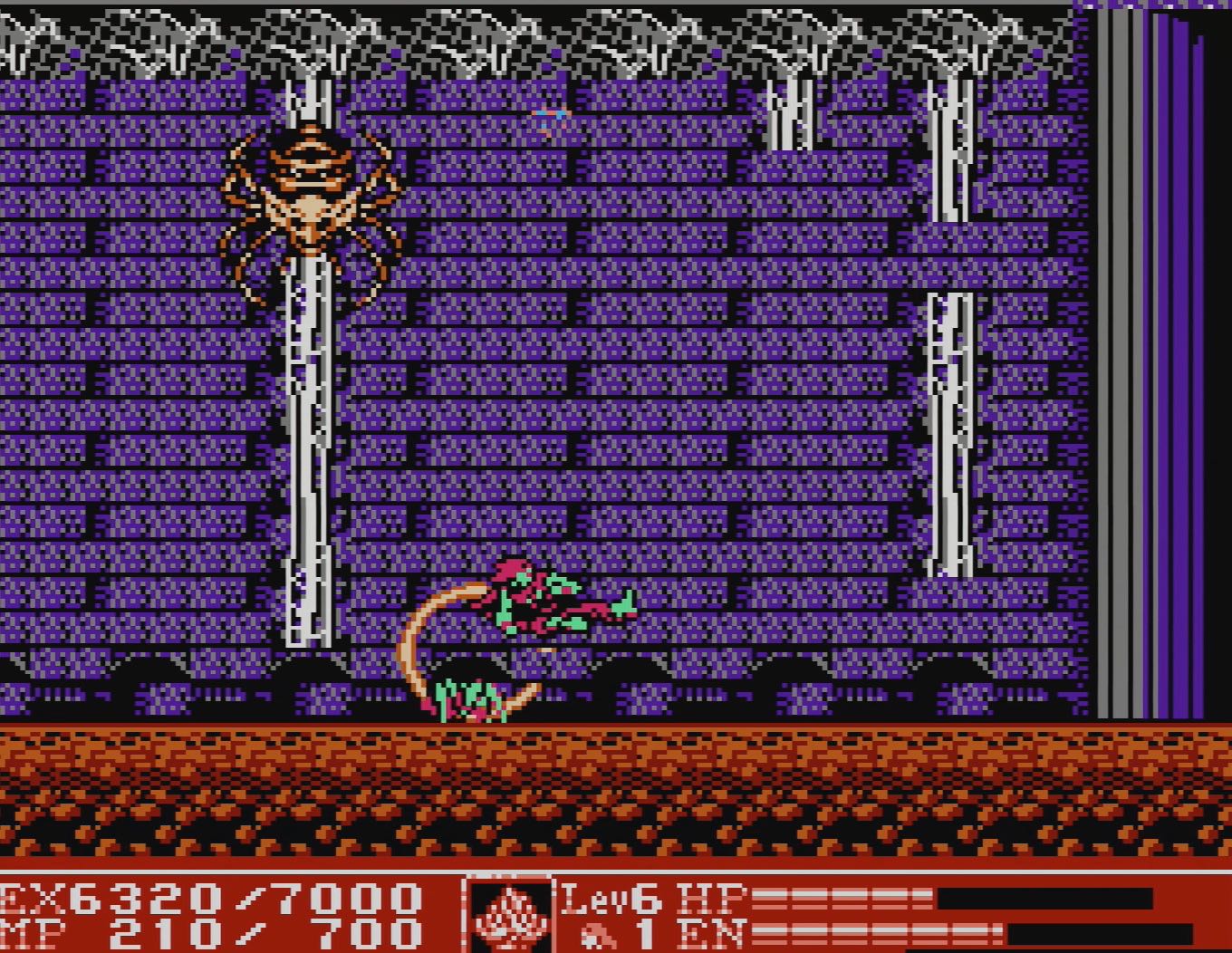Image resolution: width=1232 pixels, height=953 pixels.
Task: Click the orange whip arc near the hero
Action: (421, 643)
